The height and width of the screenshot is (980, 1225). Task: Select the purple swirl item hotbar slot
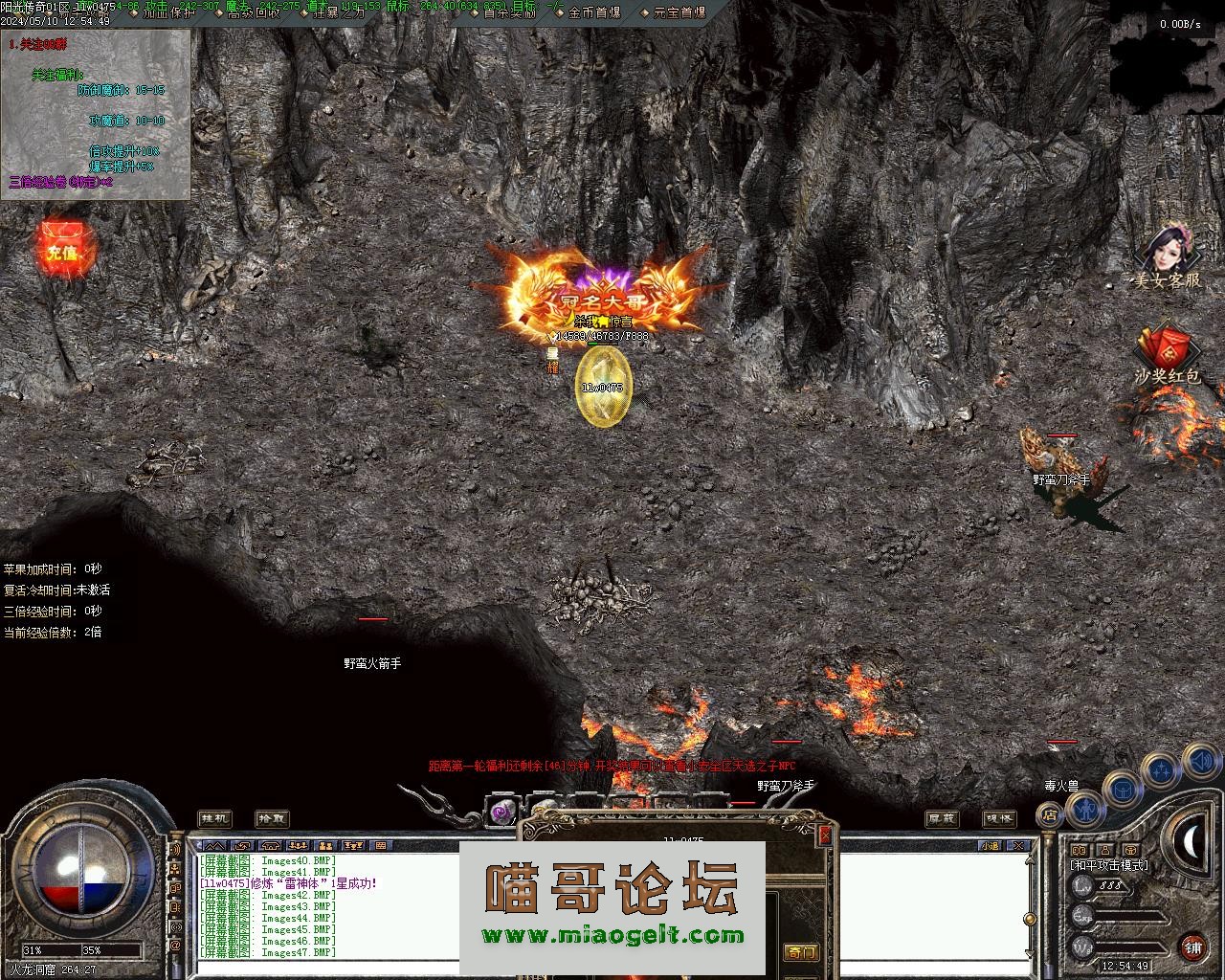(x=501, y=813)
